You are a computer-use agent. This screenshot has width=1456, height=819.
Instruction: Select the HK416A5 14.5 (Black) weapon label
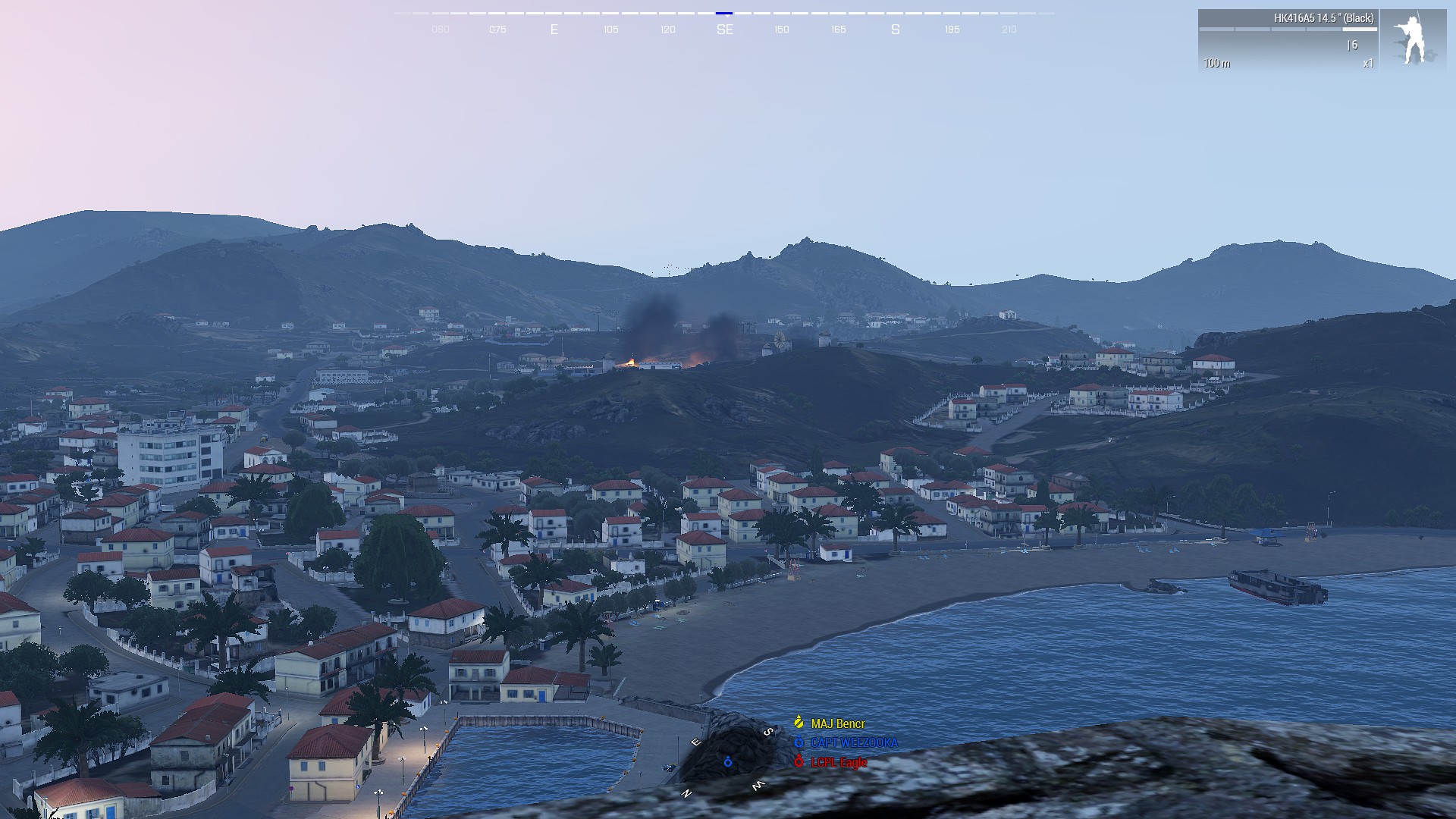tap(1324, 18)
